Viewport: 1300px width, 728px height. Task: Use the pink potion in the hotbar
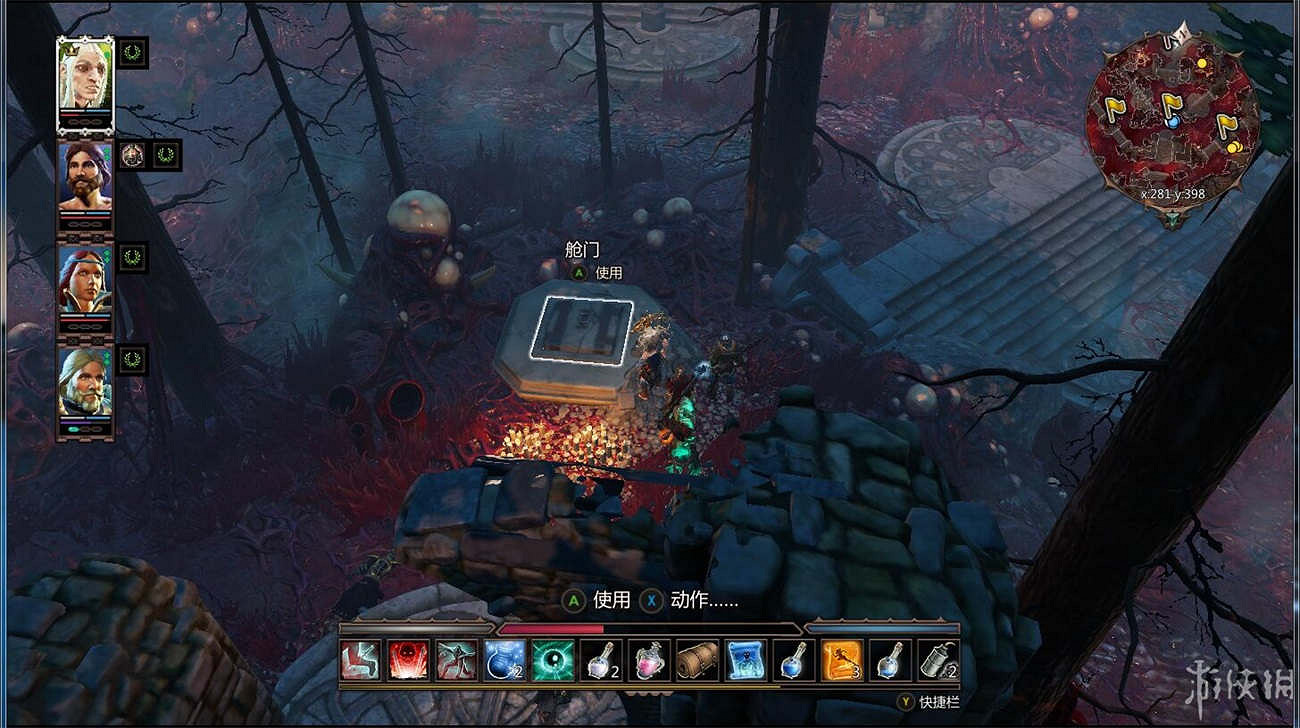[x=649, y=660]
